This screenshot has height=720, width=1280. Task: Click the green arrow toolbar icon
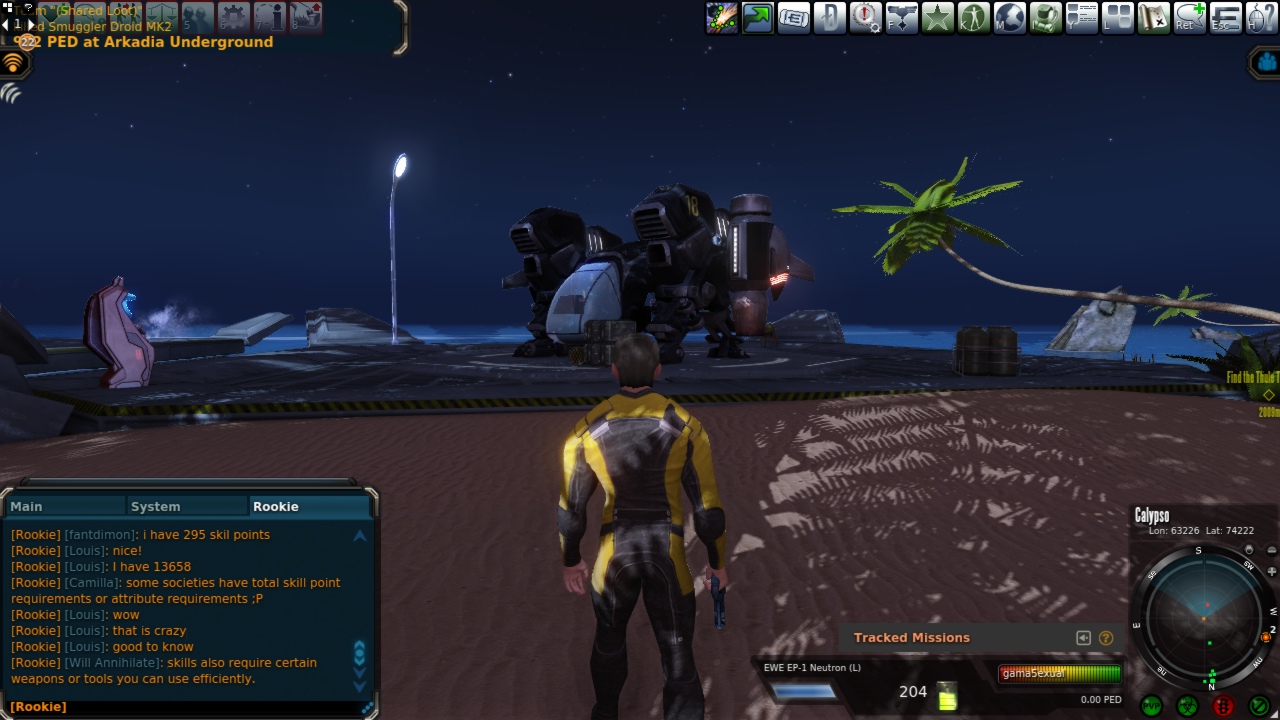[757, 17]
